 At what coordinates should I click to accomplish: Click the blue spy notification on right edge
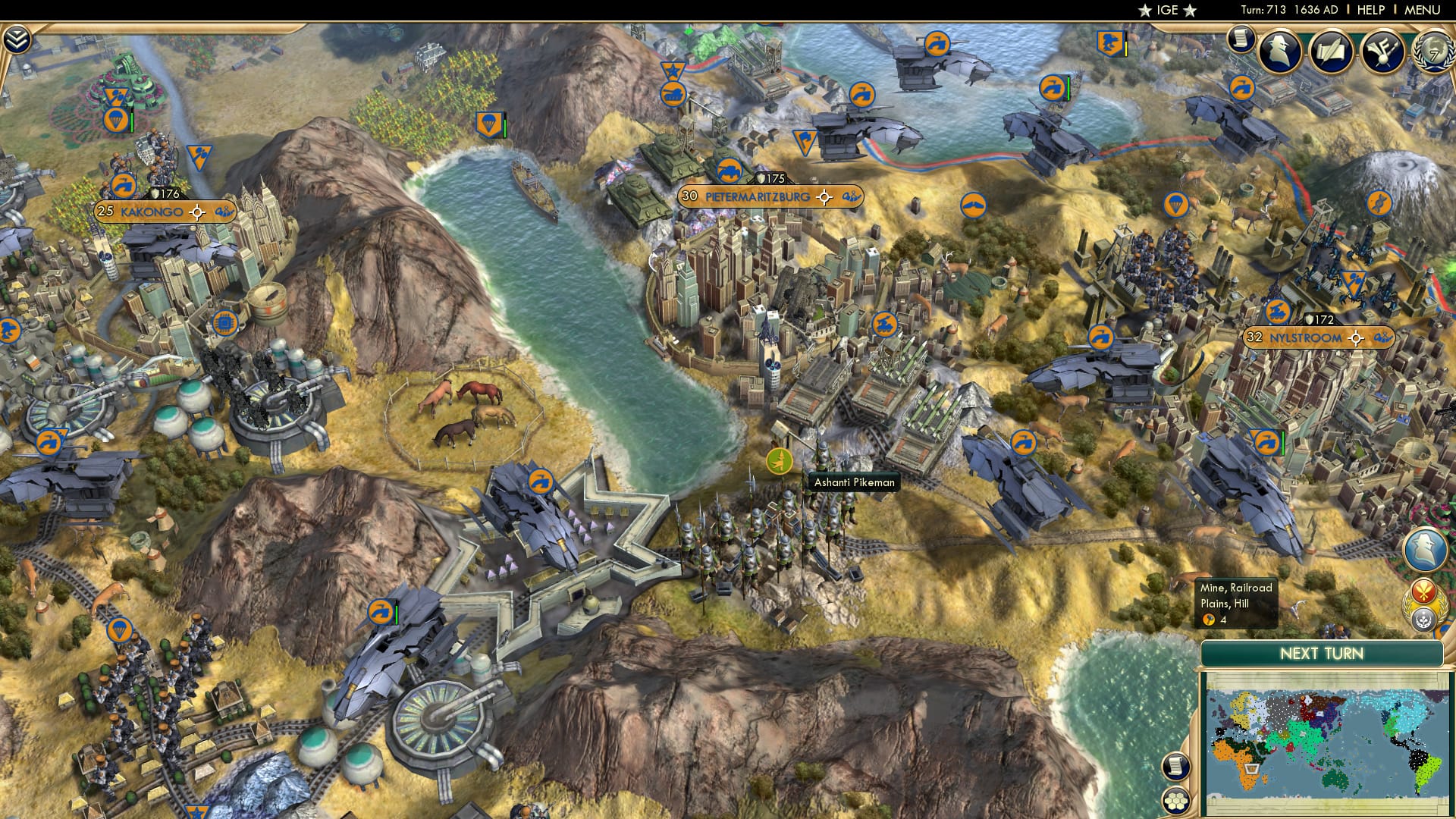pyautogui.click(x=1424, y=551)
